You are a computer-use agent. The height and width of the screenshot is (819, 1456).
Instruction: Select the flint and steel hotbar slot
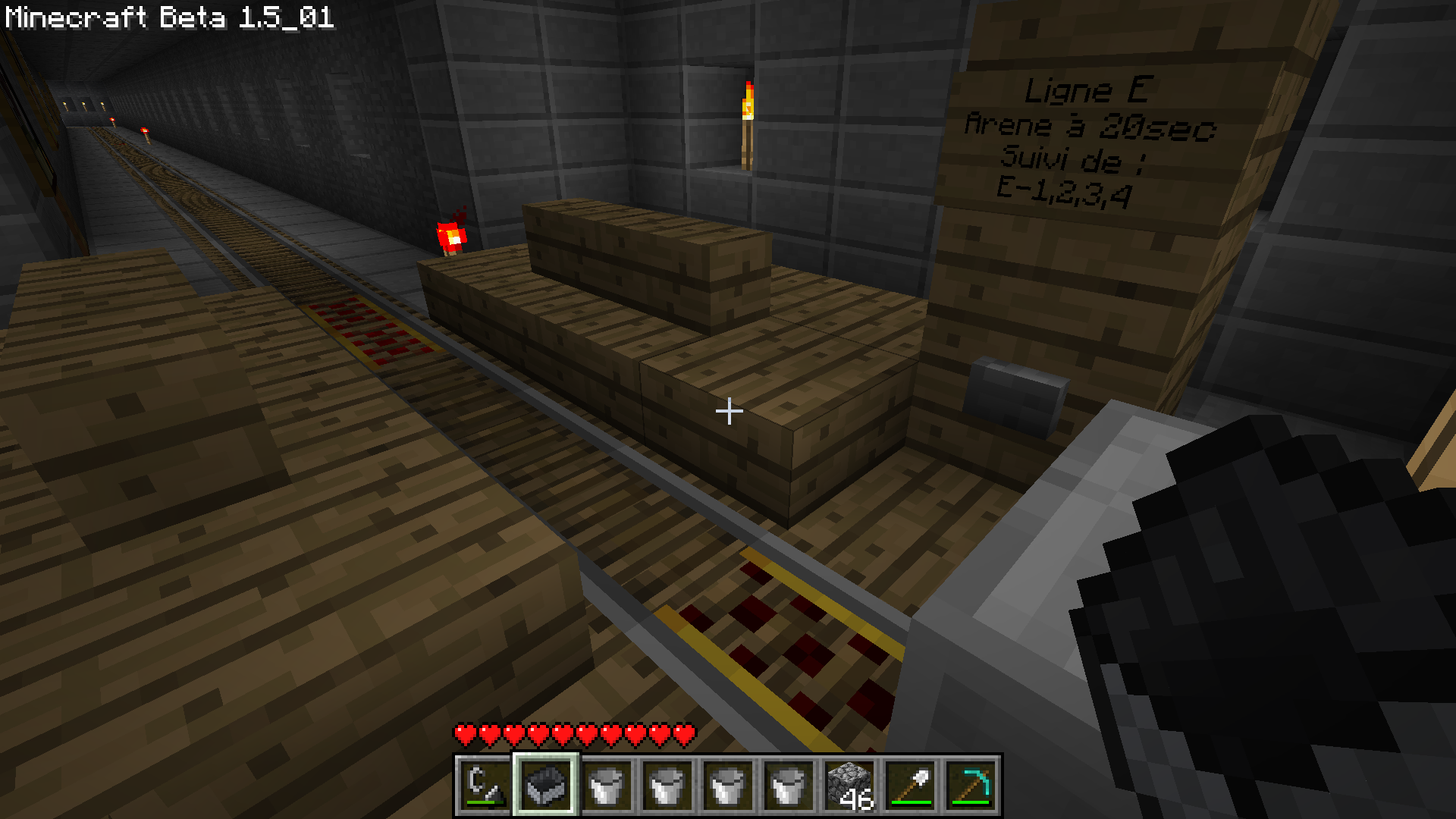[485, 785]
